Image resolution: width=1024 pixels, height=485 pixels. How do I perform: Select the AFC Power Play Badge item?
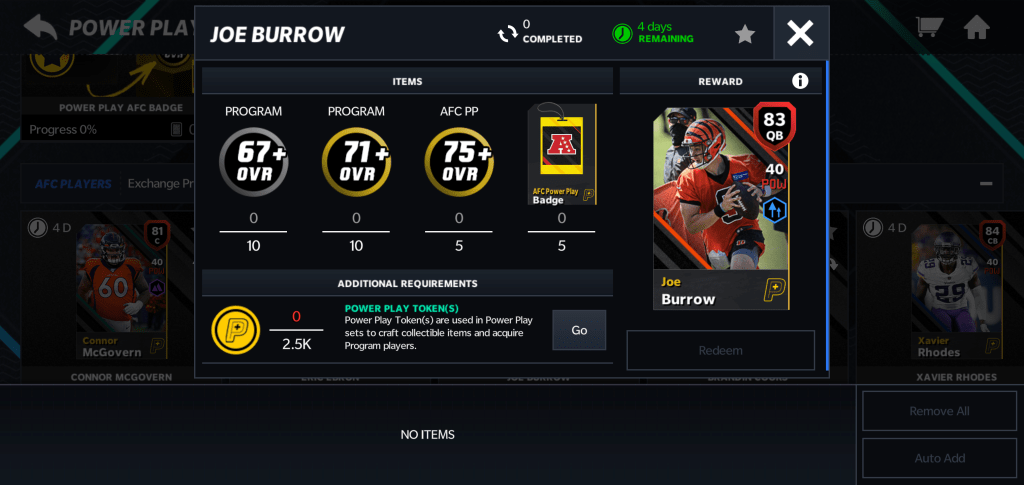click(561, 155)
